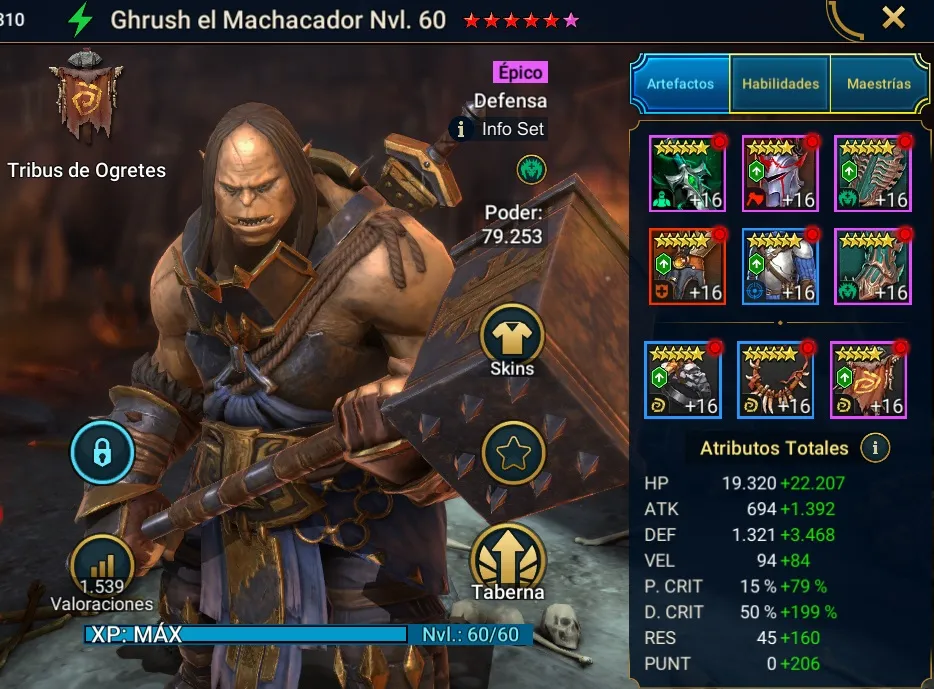Select the red-marked silver helmet artifact

point(779,173)
